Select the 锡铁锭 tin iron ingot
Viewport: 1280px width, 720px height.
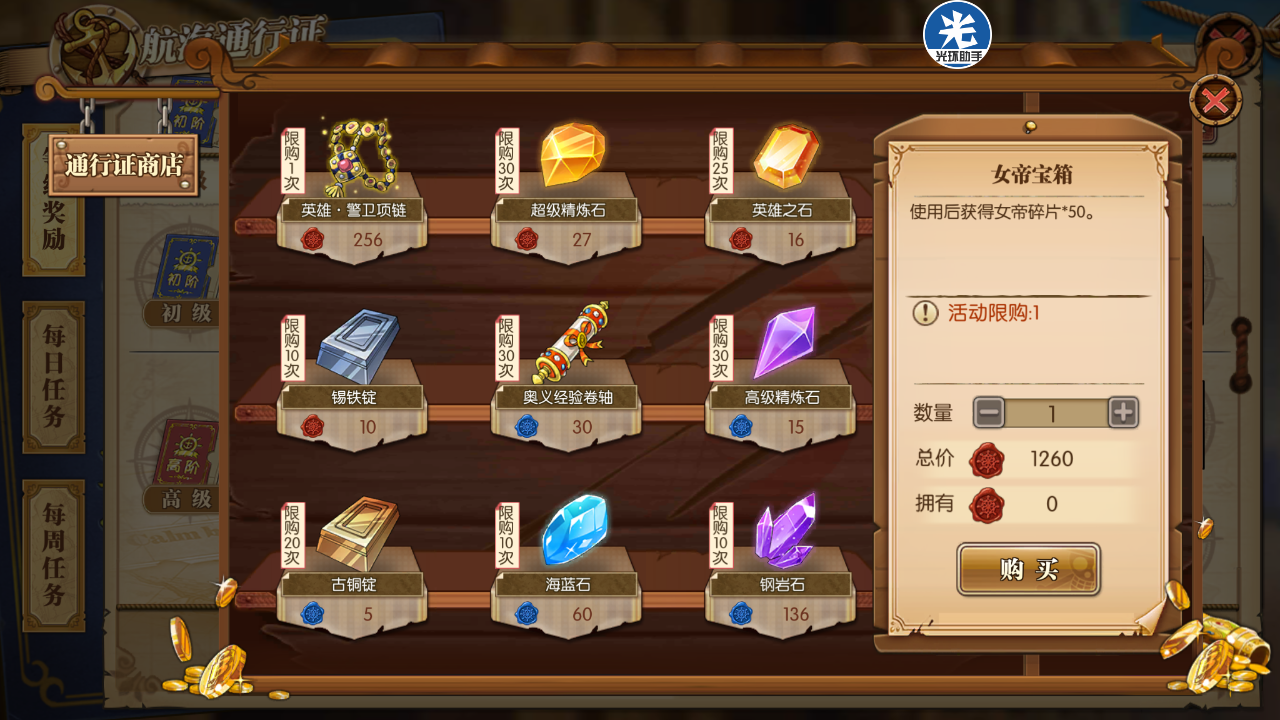coord(355,347)
